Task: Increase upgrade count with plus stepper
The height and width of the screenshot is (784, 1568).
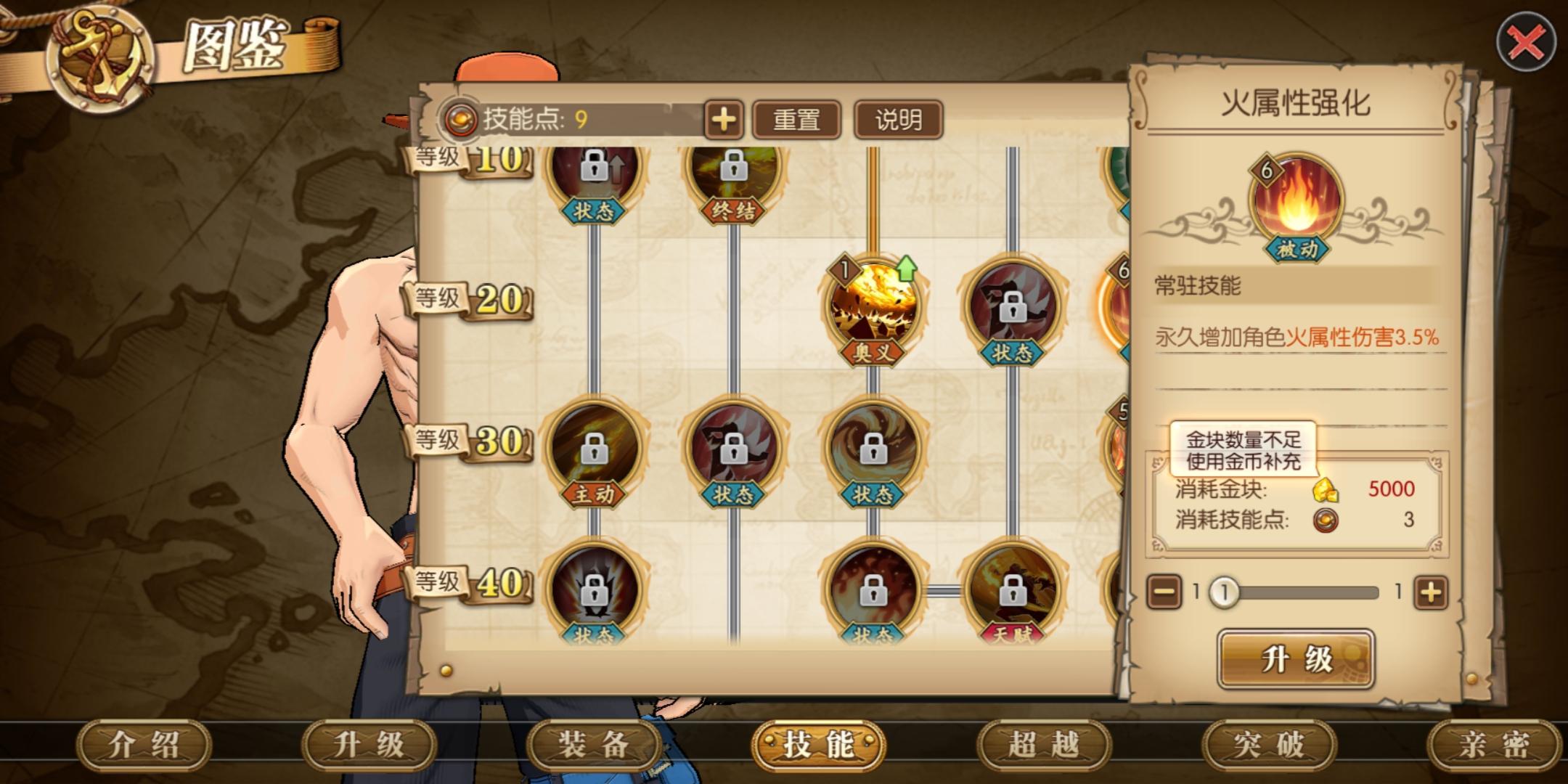Action: click(x=1430, y=592)
